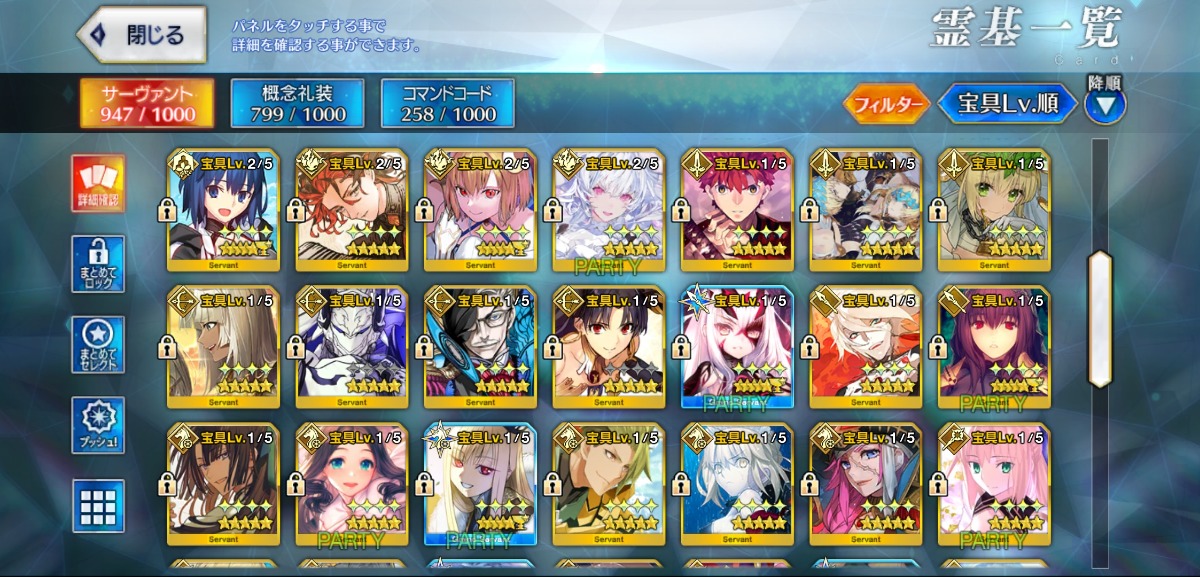Click the servant list scrollbar handle
Image resolution: width=1200 pixels, height=577 pixels.
[x=1100, y=318]
